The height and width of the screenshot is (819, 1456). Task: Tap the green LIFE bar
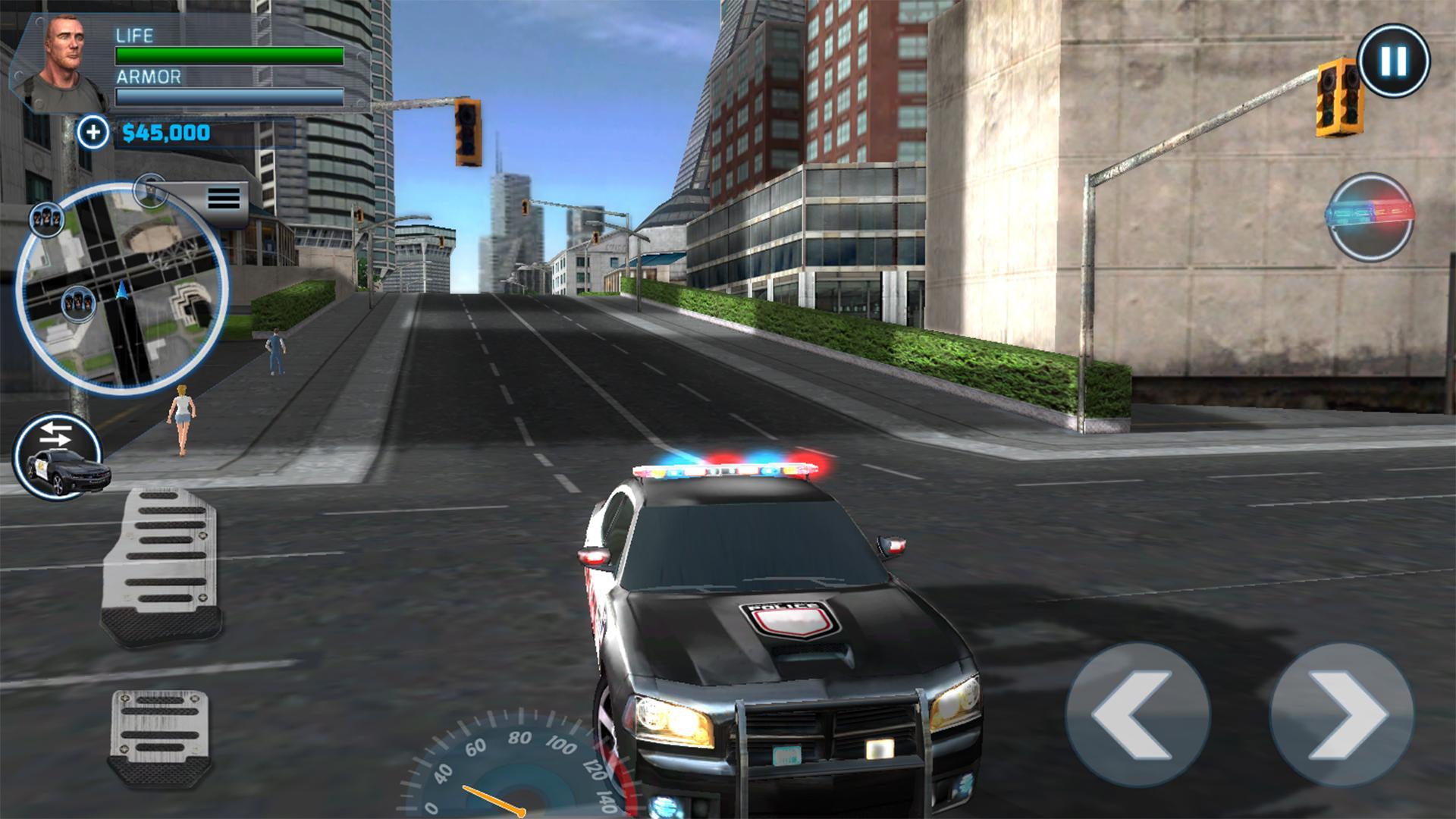click(227, 55)
